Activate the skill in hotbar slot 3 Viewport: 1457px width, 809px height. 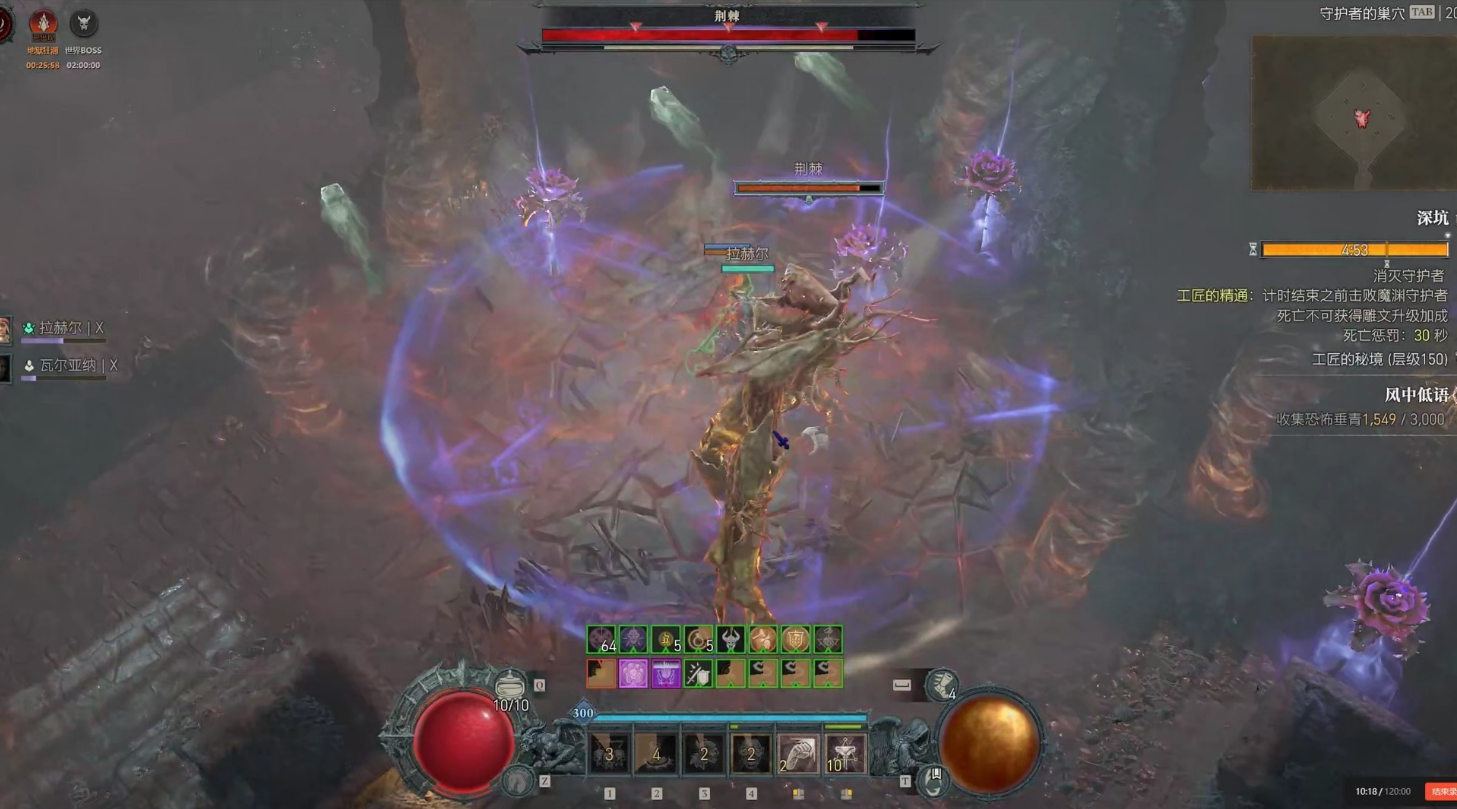(703, 753)
